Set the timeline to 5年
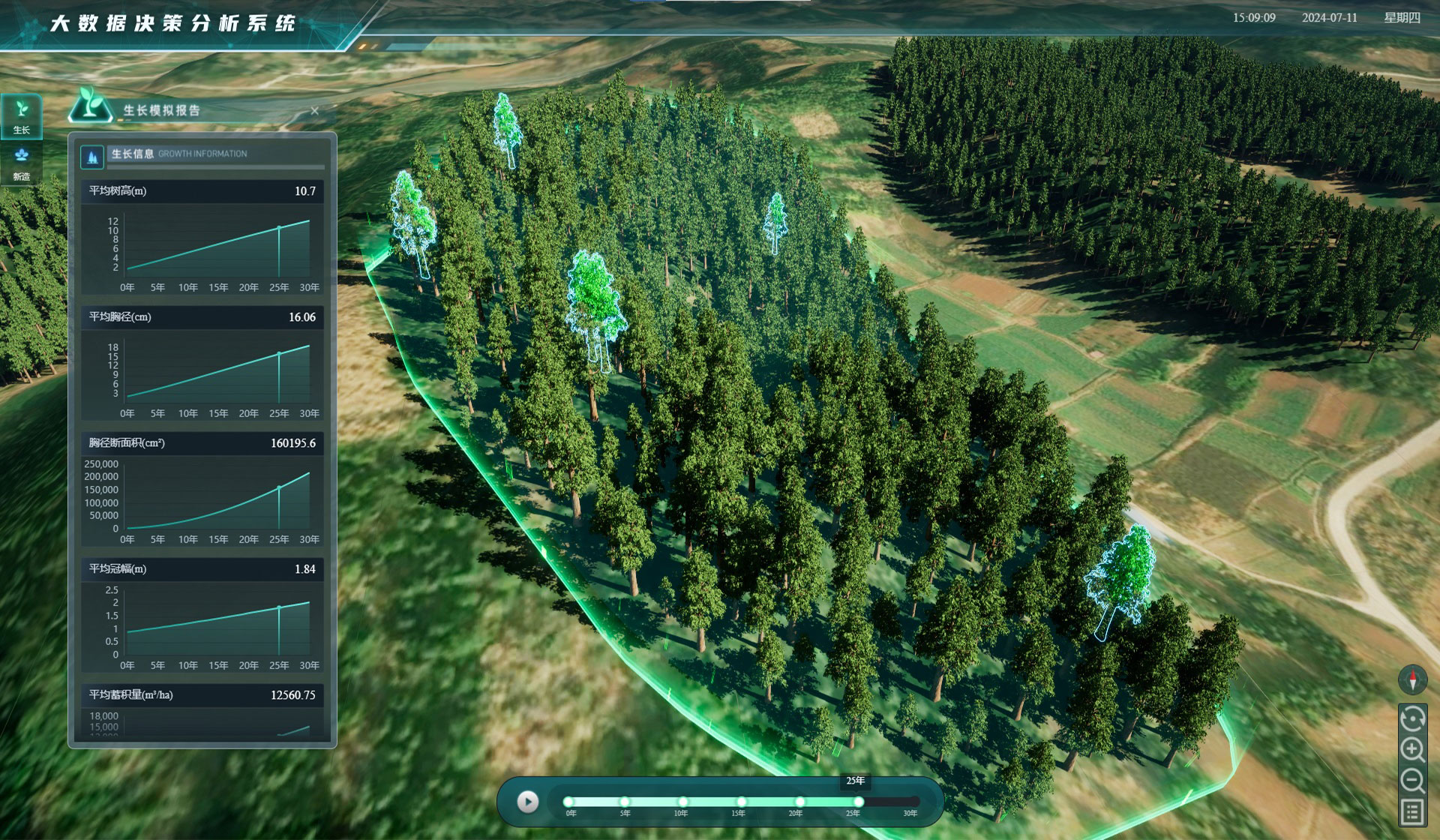This screenshot has height=840, width=1440. 625,802
